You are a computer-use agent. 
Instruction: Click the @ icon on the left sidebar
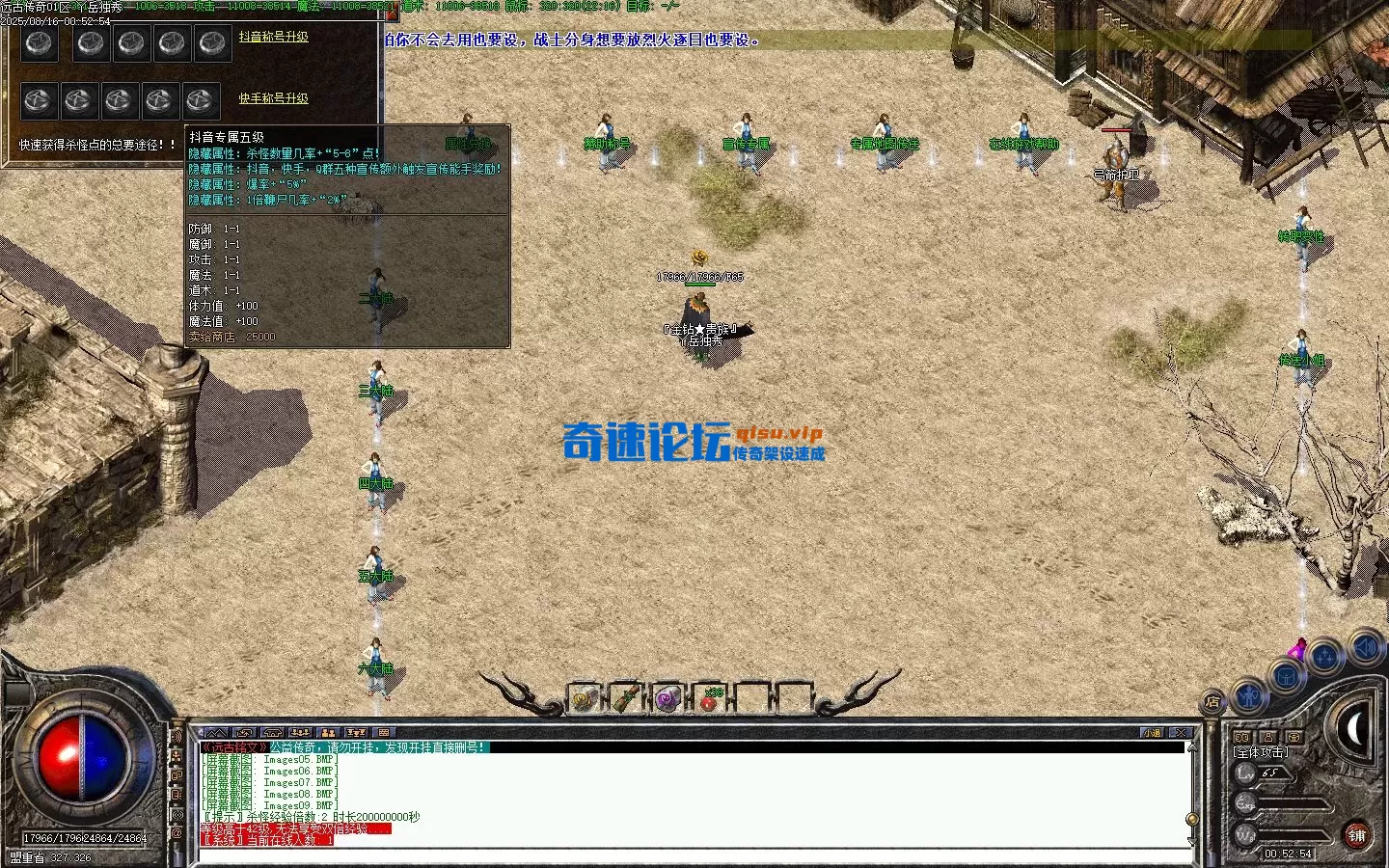(x=178, y=831)
